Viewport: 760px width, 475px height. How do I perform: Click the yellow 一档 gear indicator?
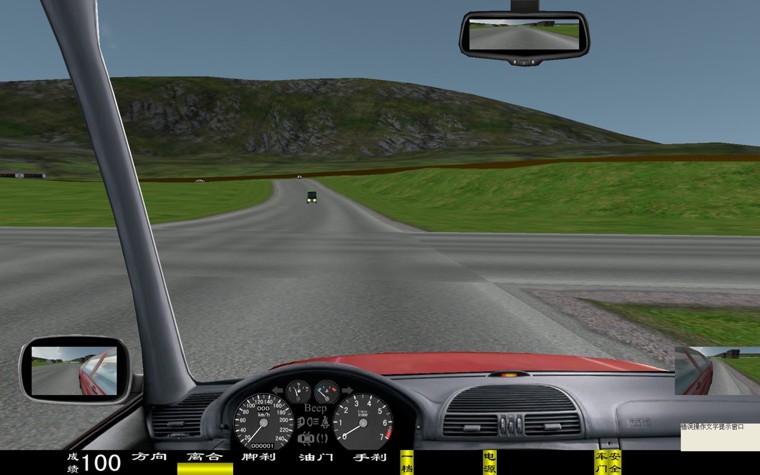point(407,461)
